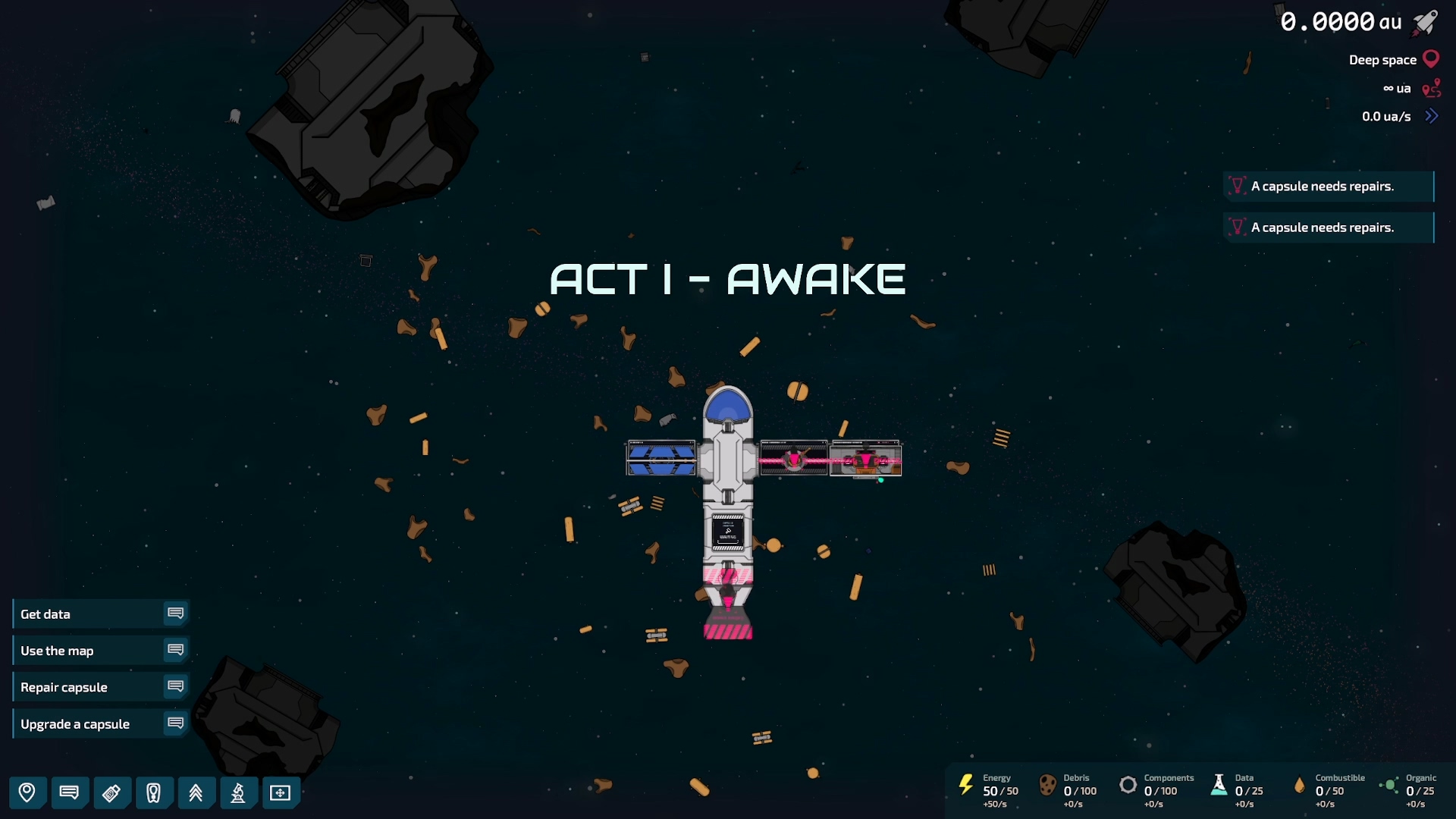Click the Data flask icon in resource bar

[x=1219, y=786]
